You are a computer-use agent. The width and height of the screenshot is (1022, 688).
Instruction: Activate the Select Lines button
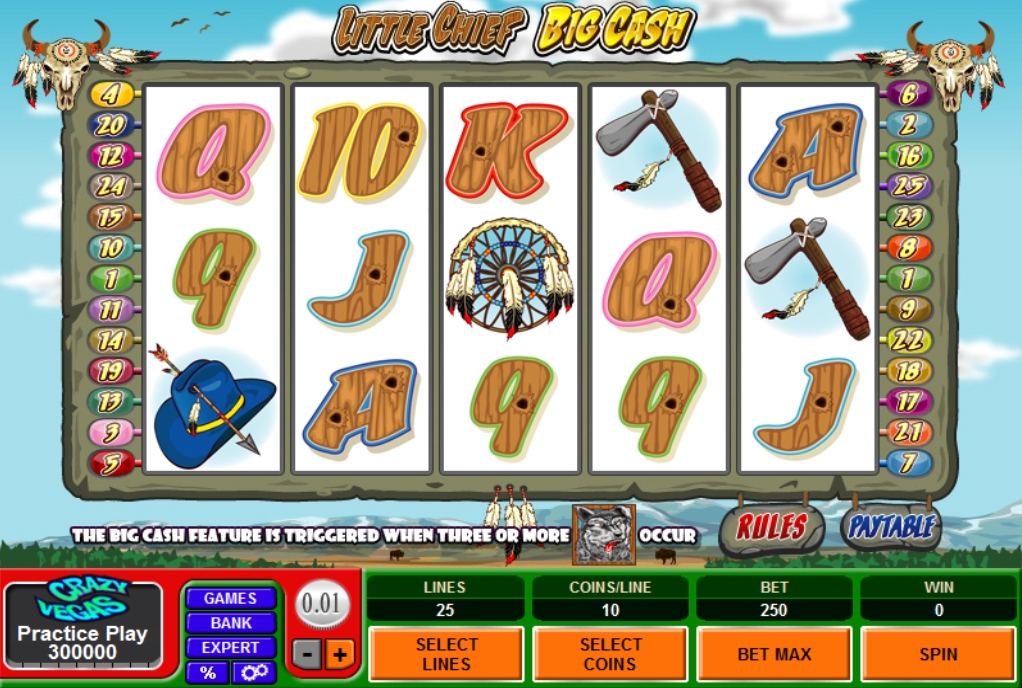point(446,654)
